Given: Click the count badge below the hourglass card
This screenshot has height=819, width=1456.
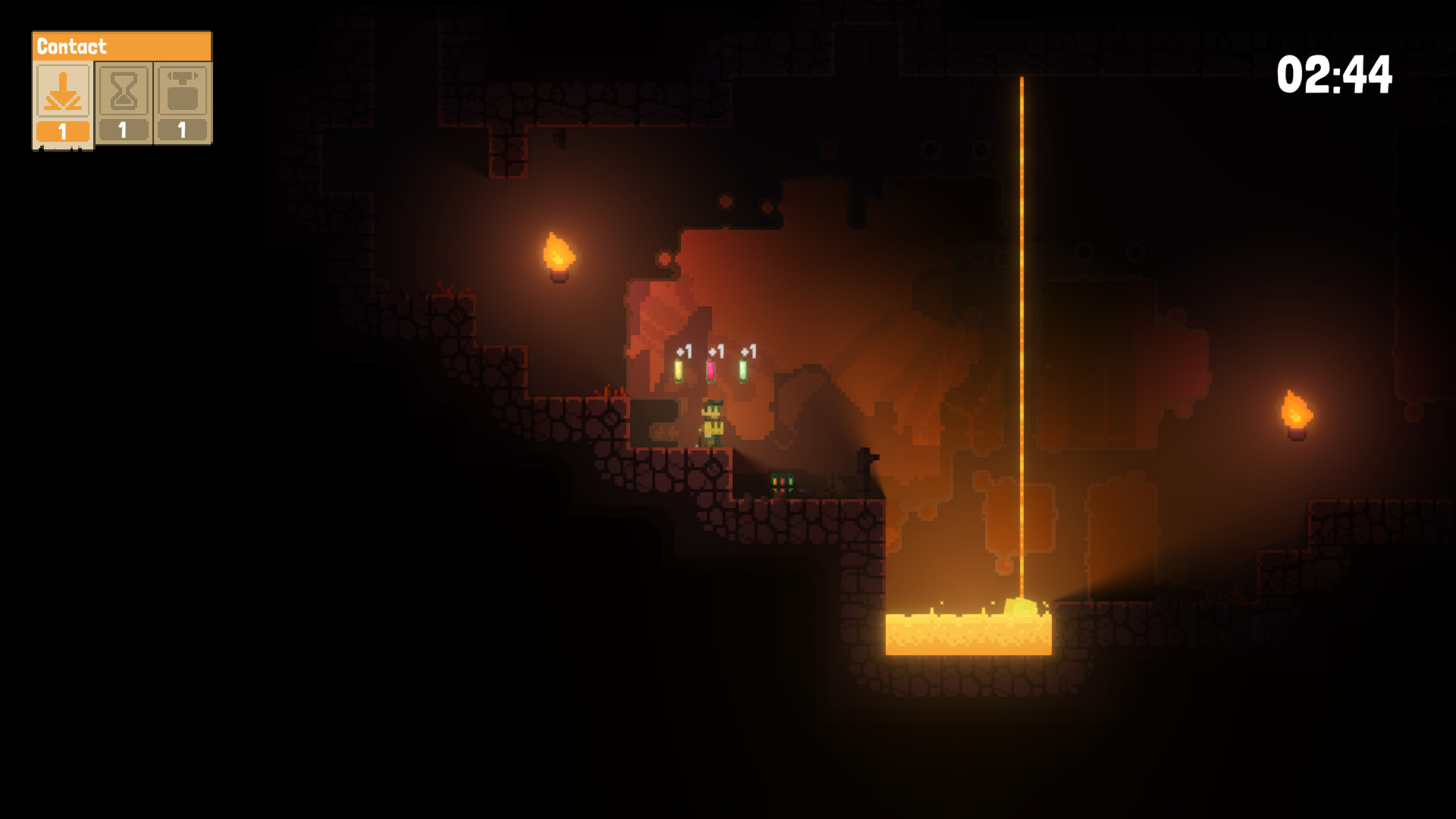Looking at the screenshot, I should point(122,130).
